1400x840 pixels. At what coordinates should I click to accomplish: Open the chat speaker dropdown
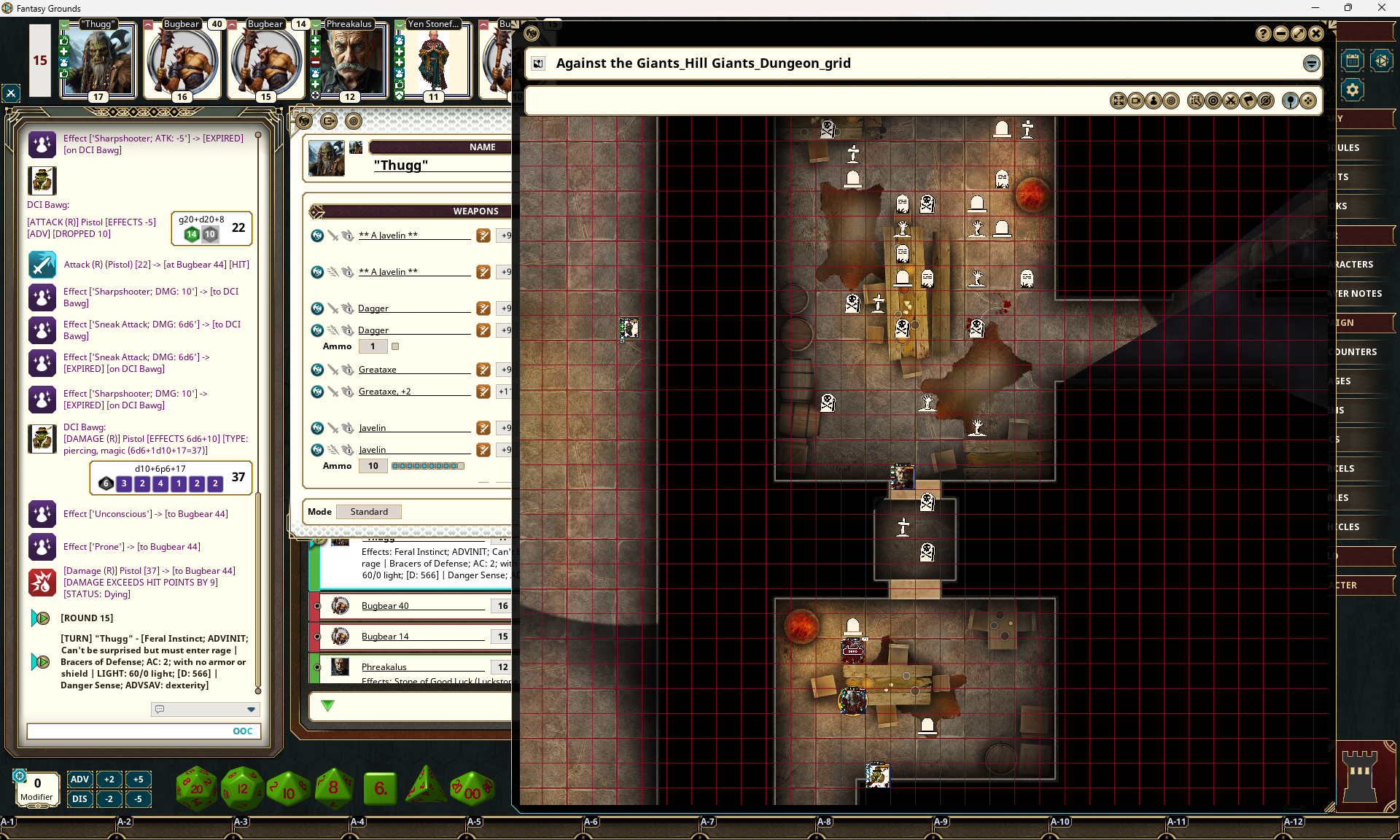pyautogui.click(x=251, y=709)
